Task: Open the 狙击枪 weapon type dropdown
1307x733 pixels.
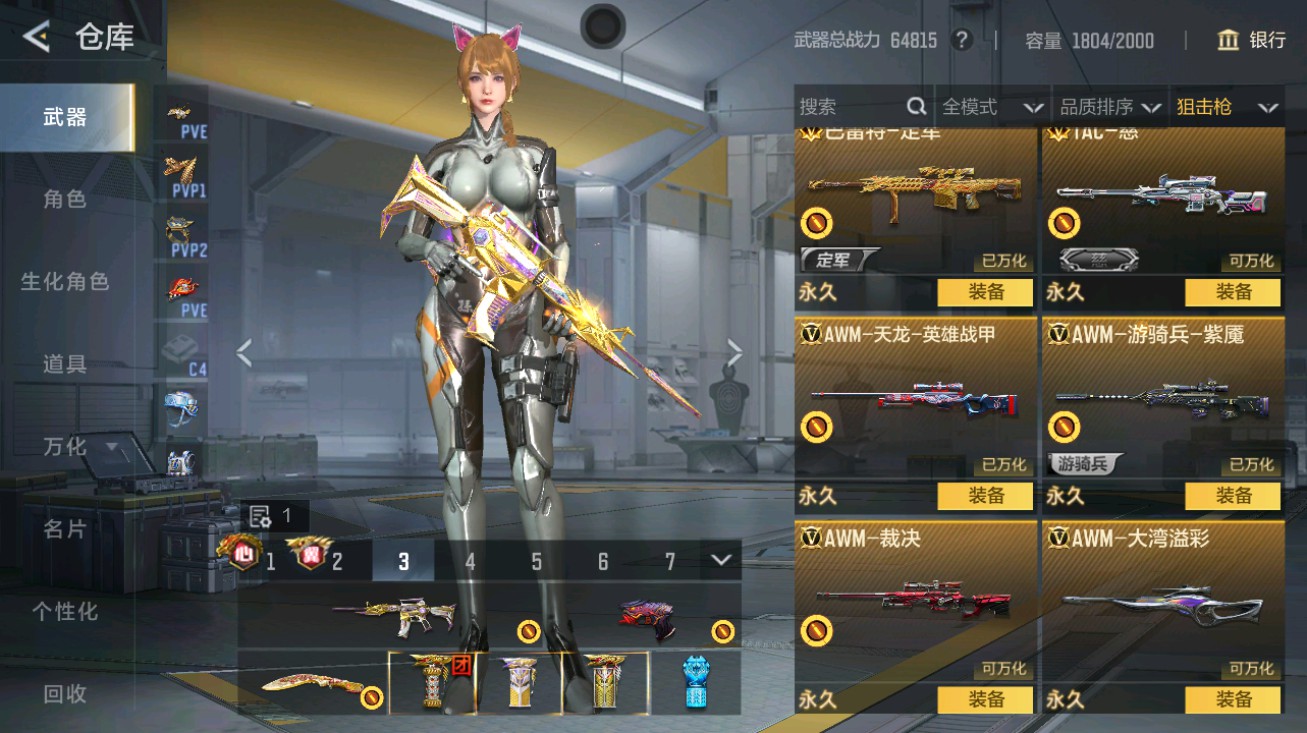Action: [1226, 107]
